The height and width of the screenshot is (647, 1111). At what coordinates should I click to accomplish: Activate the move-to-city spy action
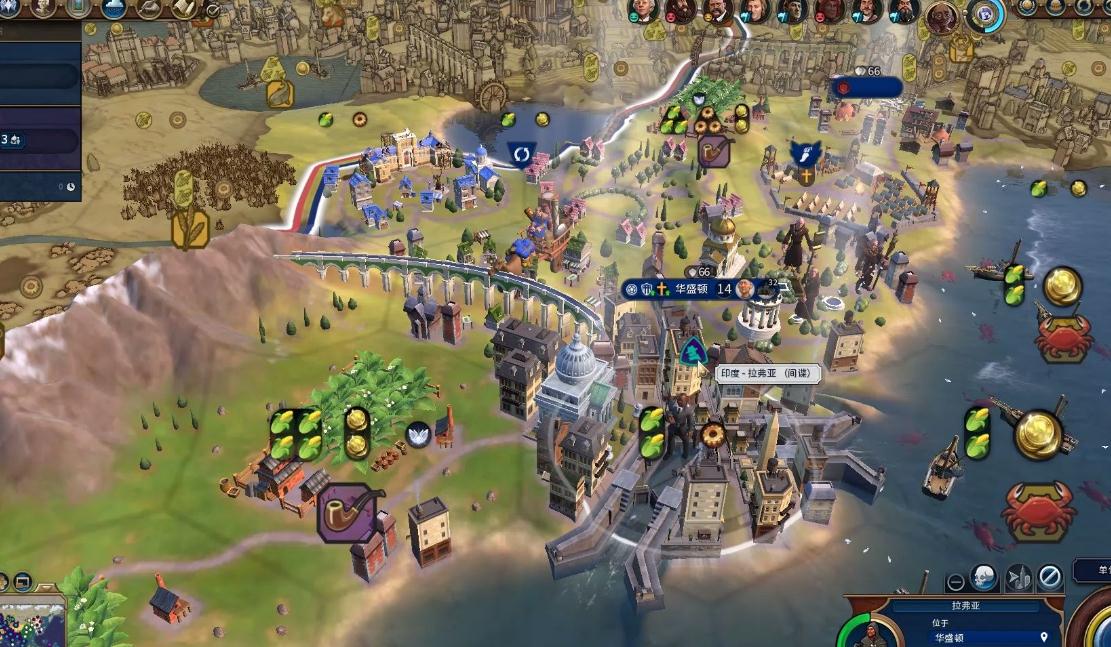coord(1017,577)
